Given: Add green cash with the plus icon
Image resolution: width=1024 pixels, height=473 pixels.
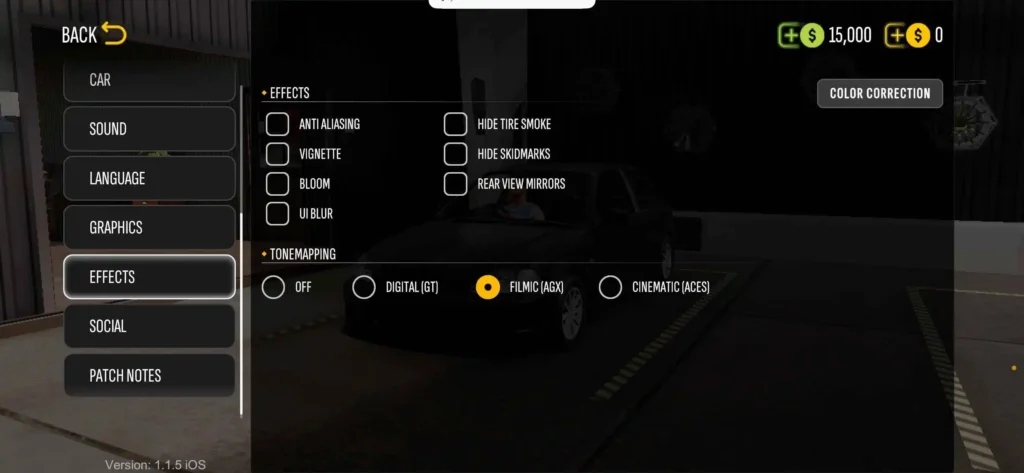Looking at the screenshot, I should point(790,35).
